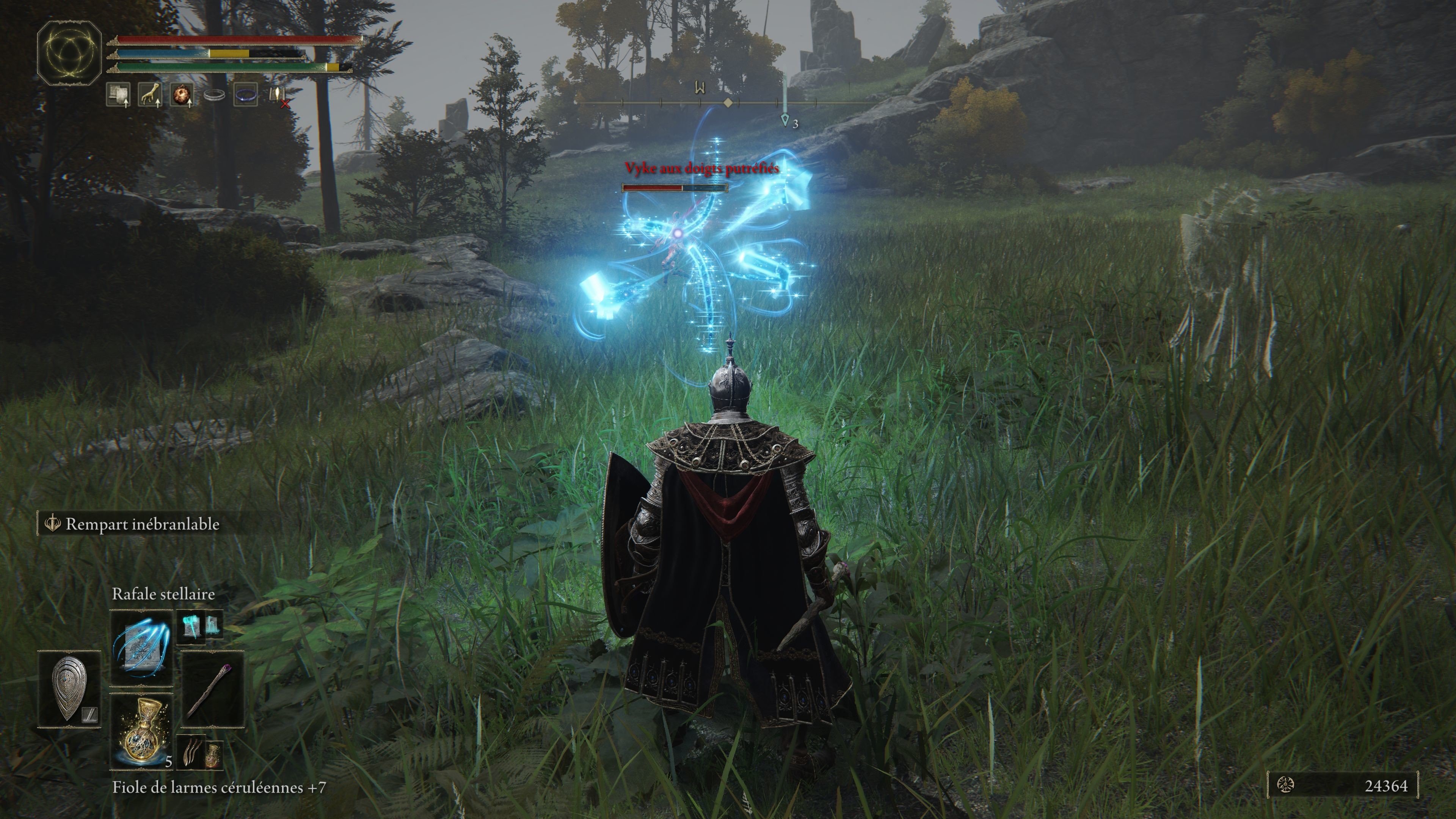Select the silver ring status icon
Viewport: 1456px width, 819px height.
pyautogui.click(x=214, y=95)
